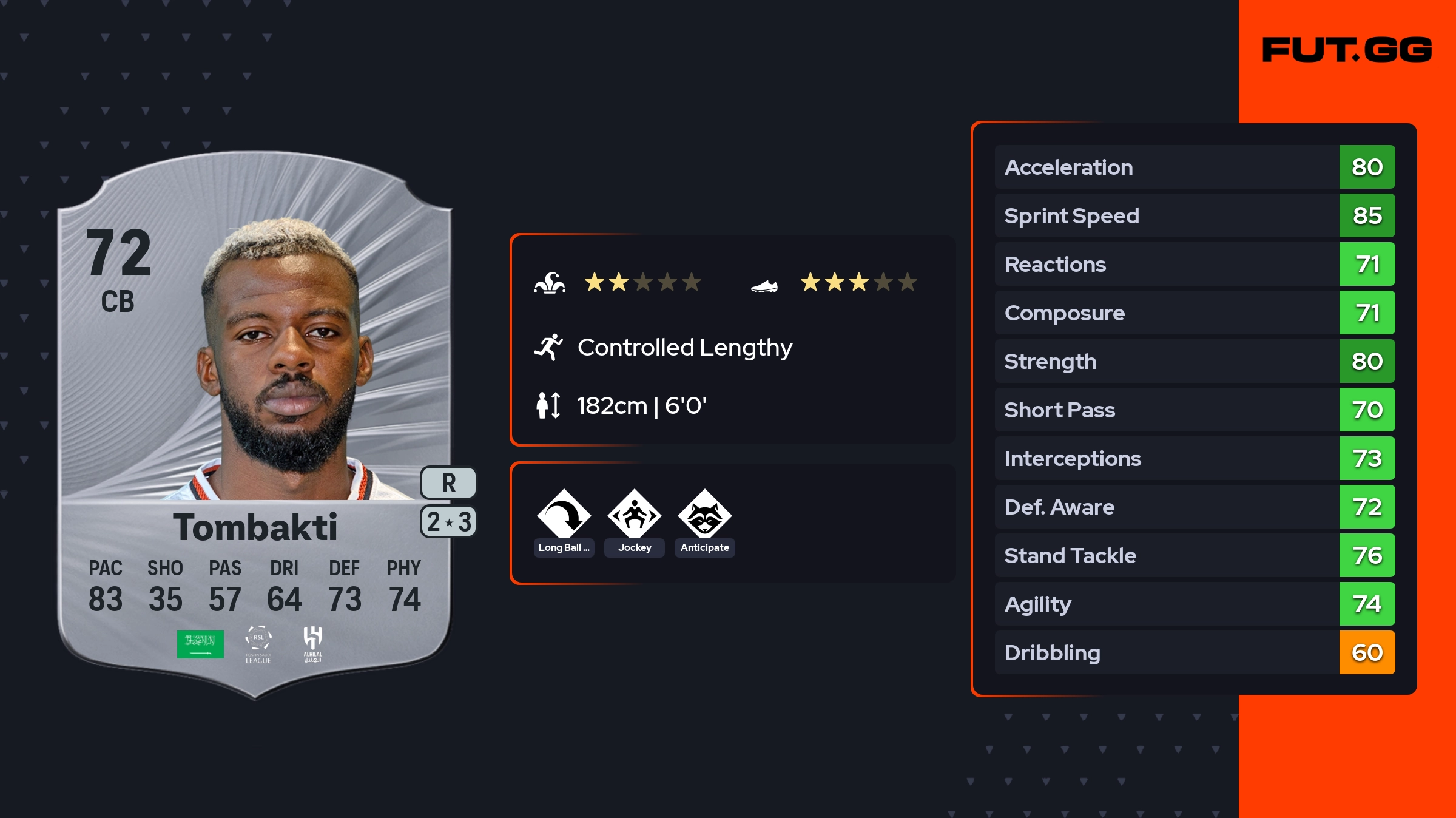Choose the Interceptions stat row
1456x818 pixels.
click(1194, 458)
